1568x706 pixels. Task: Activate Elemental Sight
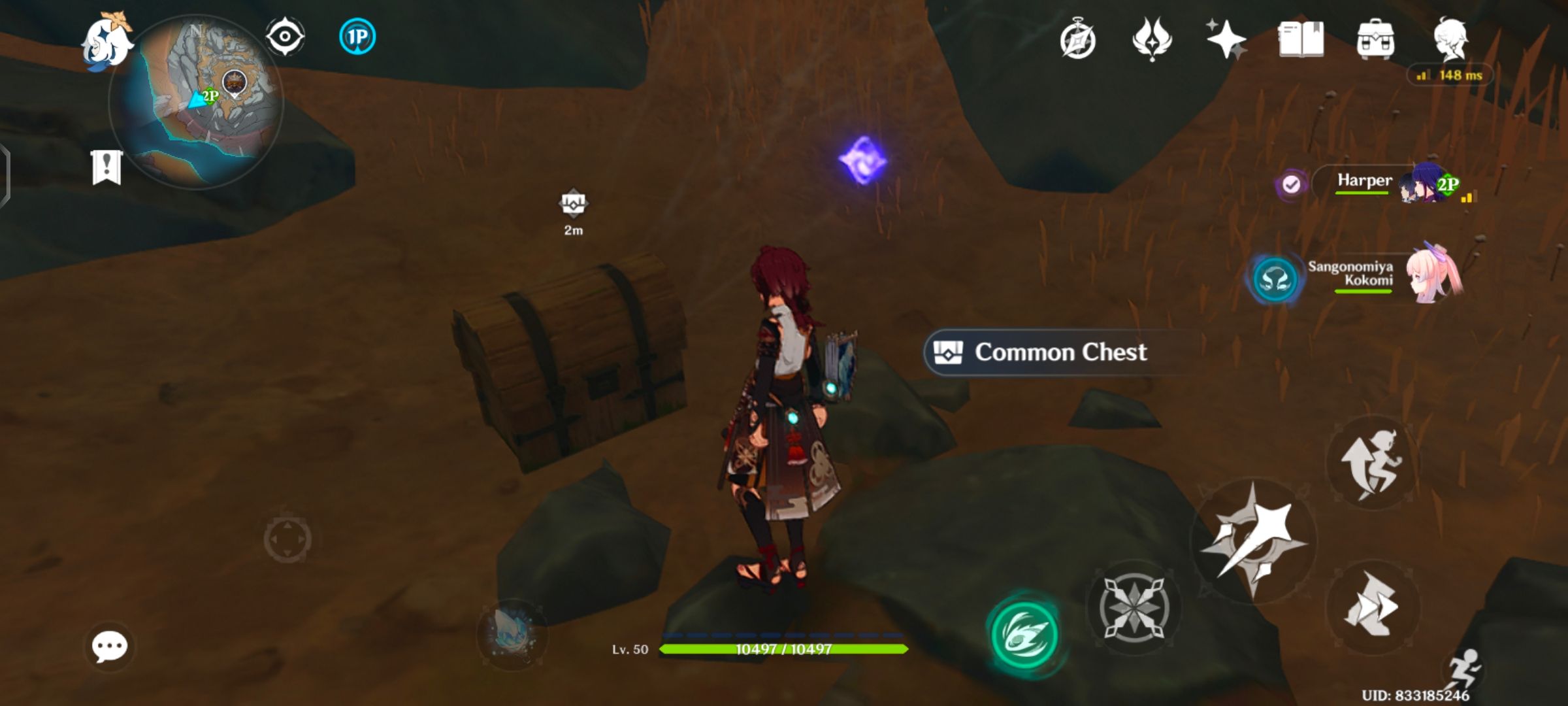click(286, 37)
